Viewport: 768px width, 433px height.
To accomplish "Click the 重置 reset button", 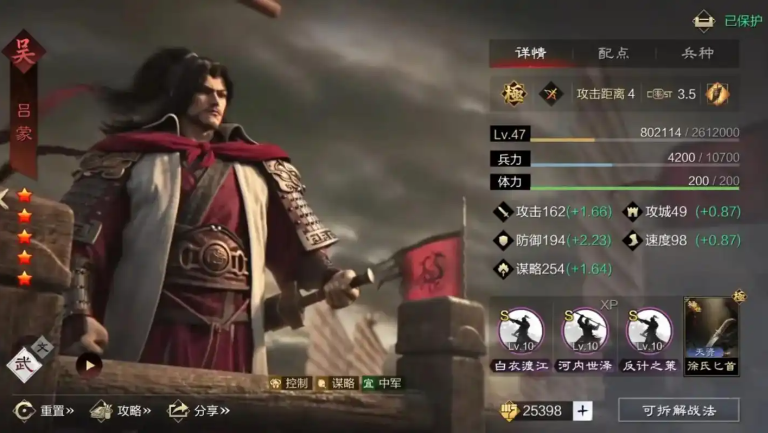I will [x=46, y=410].
